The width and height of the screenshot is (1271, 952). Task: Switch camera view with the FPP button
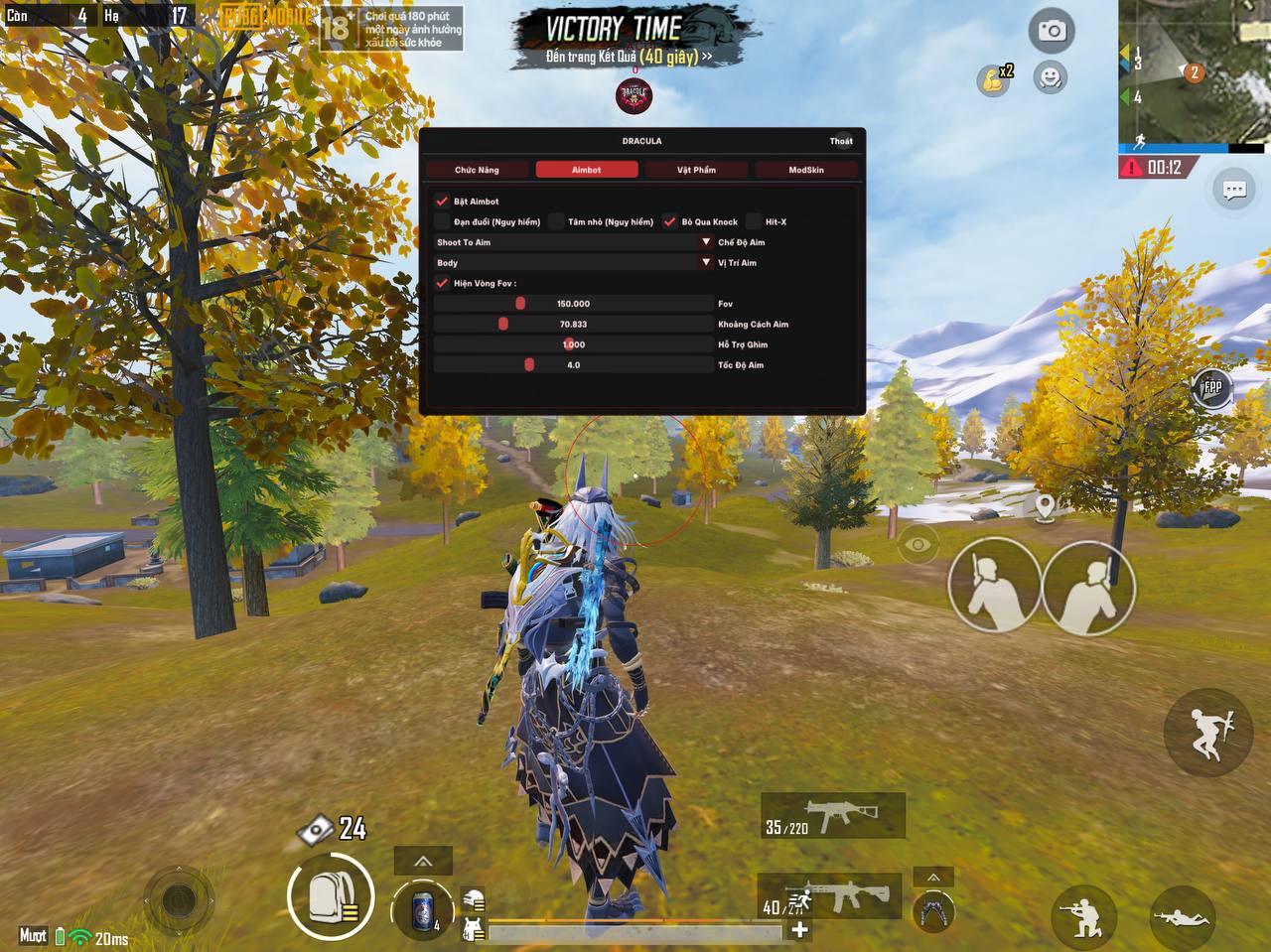click(1210, 389)
